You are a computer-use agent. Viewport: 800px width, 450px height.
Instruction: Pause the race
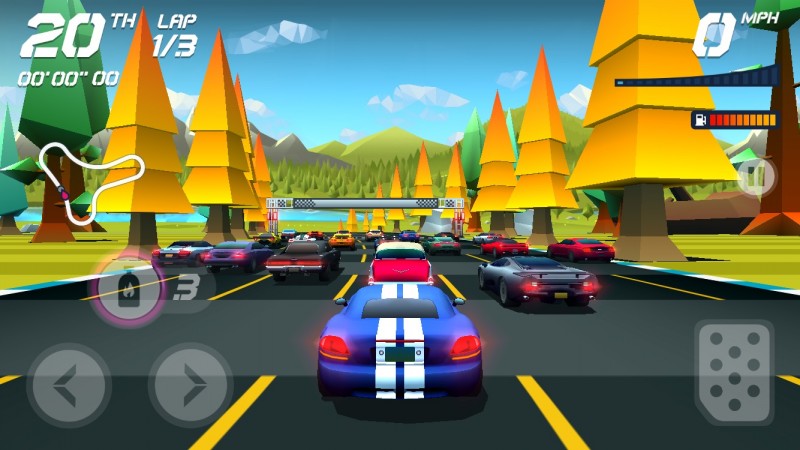(757, 177)
